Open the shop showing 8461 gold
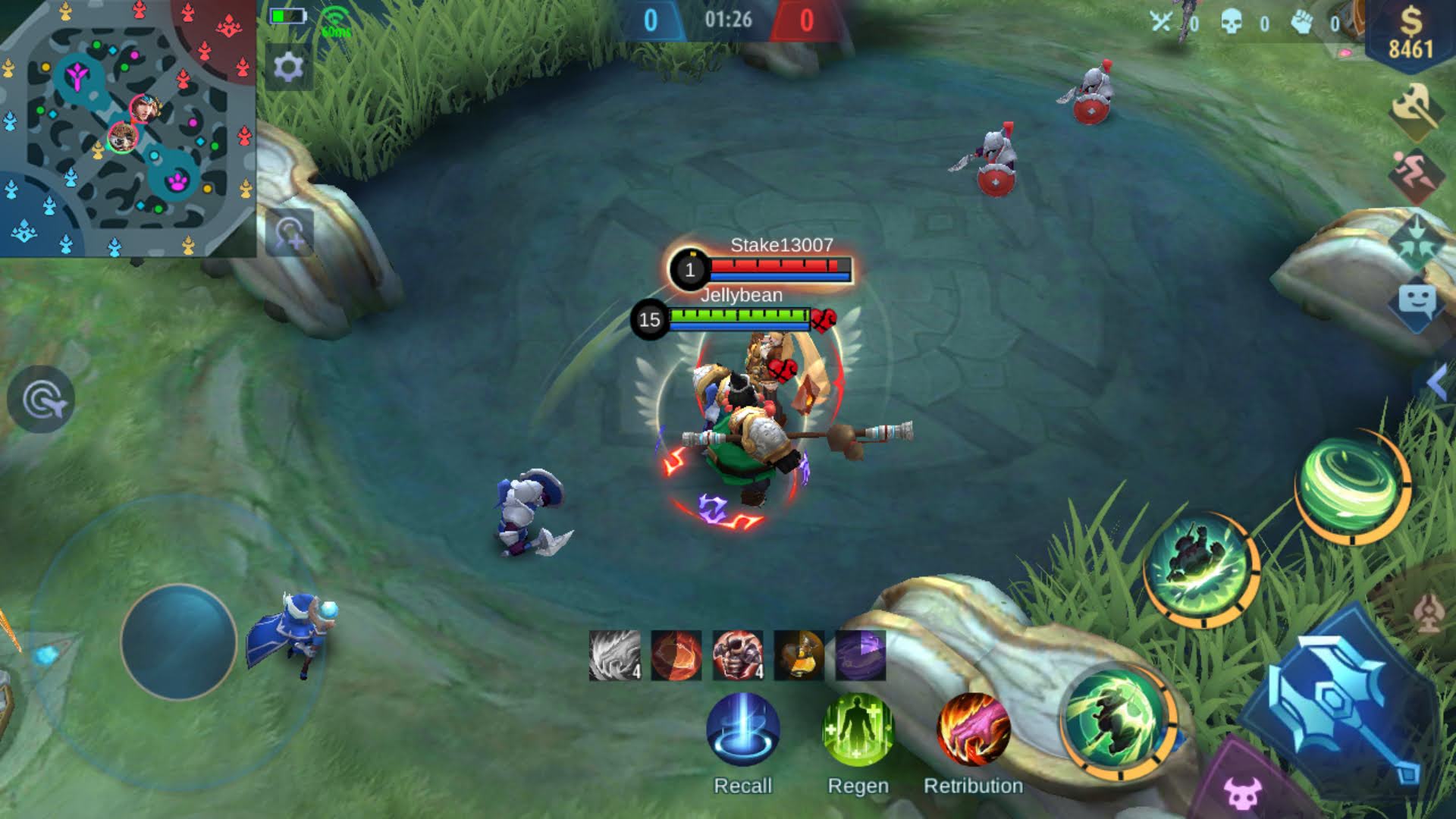The width and height of the screenshot is (1456, 819). pyautogui.click(x=1412, y=32)
